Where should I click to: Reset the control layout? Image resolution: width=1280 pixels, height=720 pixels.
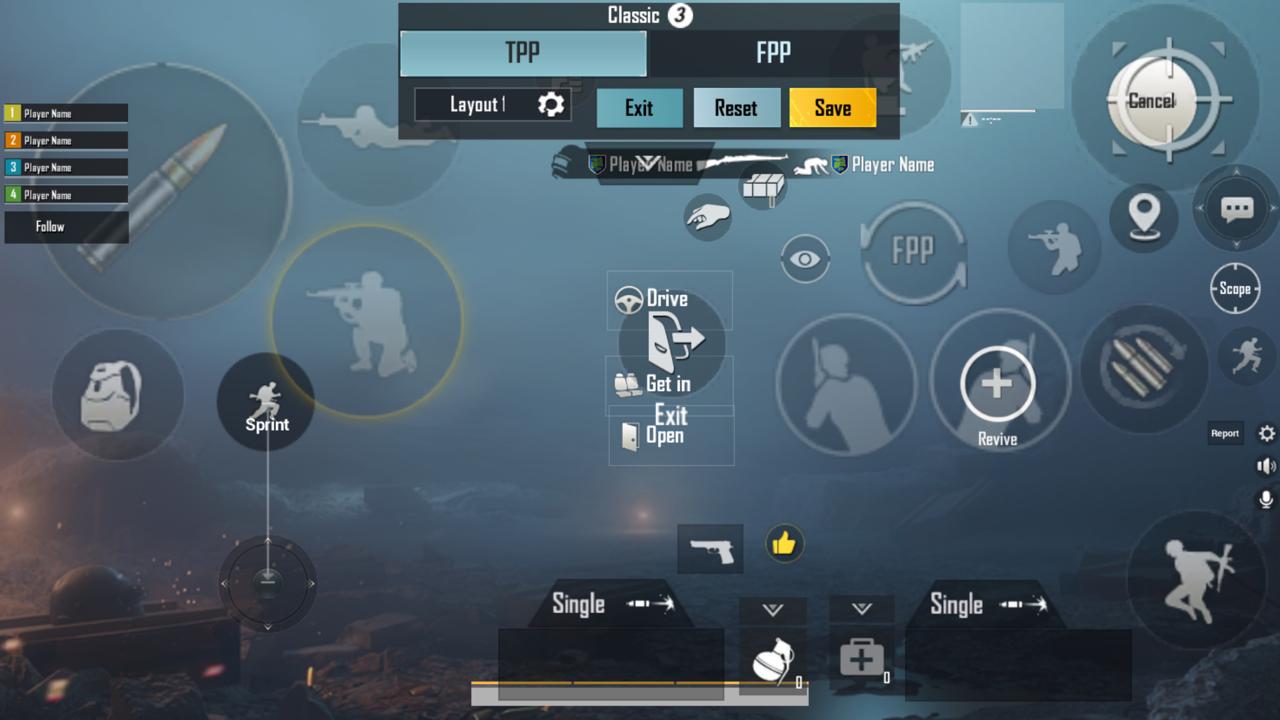(736, 108)
